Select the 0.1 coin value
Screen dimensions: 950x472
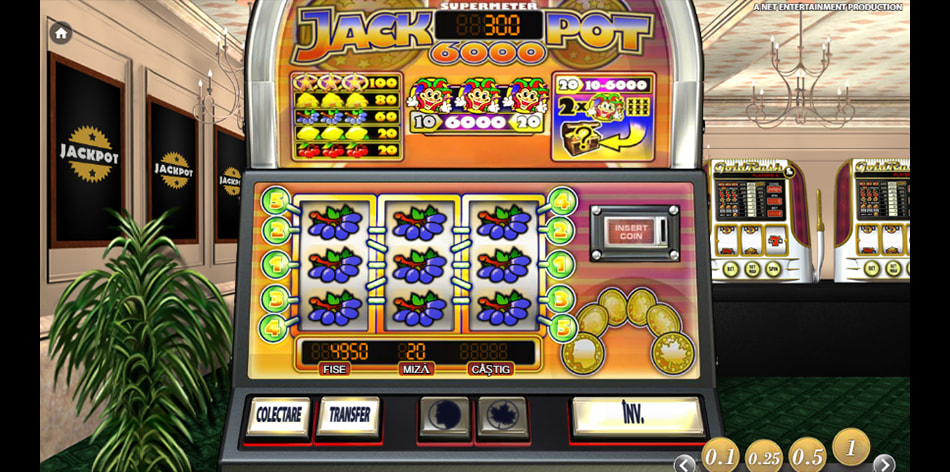720,457
